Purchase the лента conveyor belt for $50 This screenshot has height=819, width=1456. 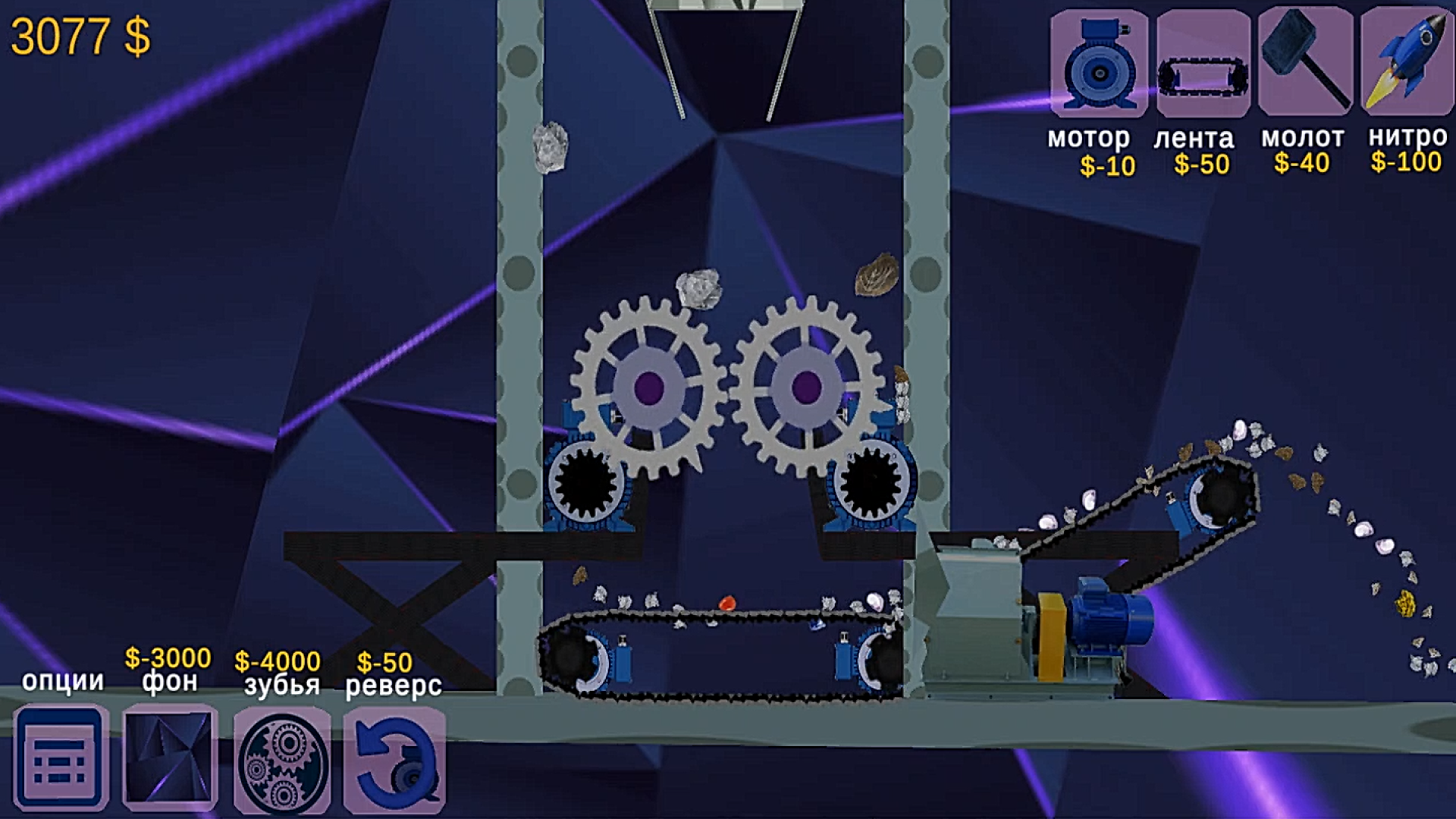[x=1202, y=64]
